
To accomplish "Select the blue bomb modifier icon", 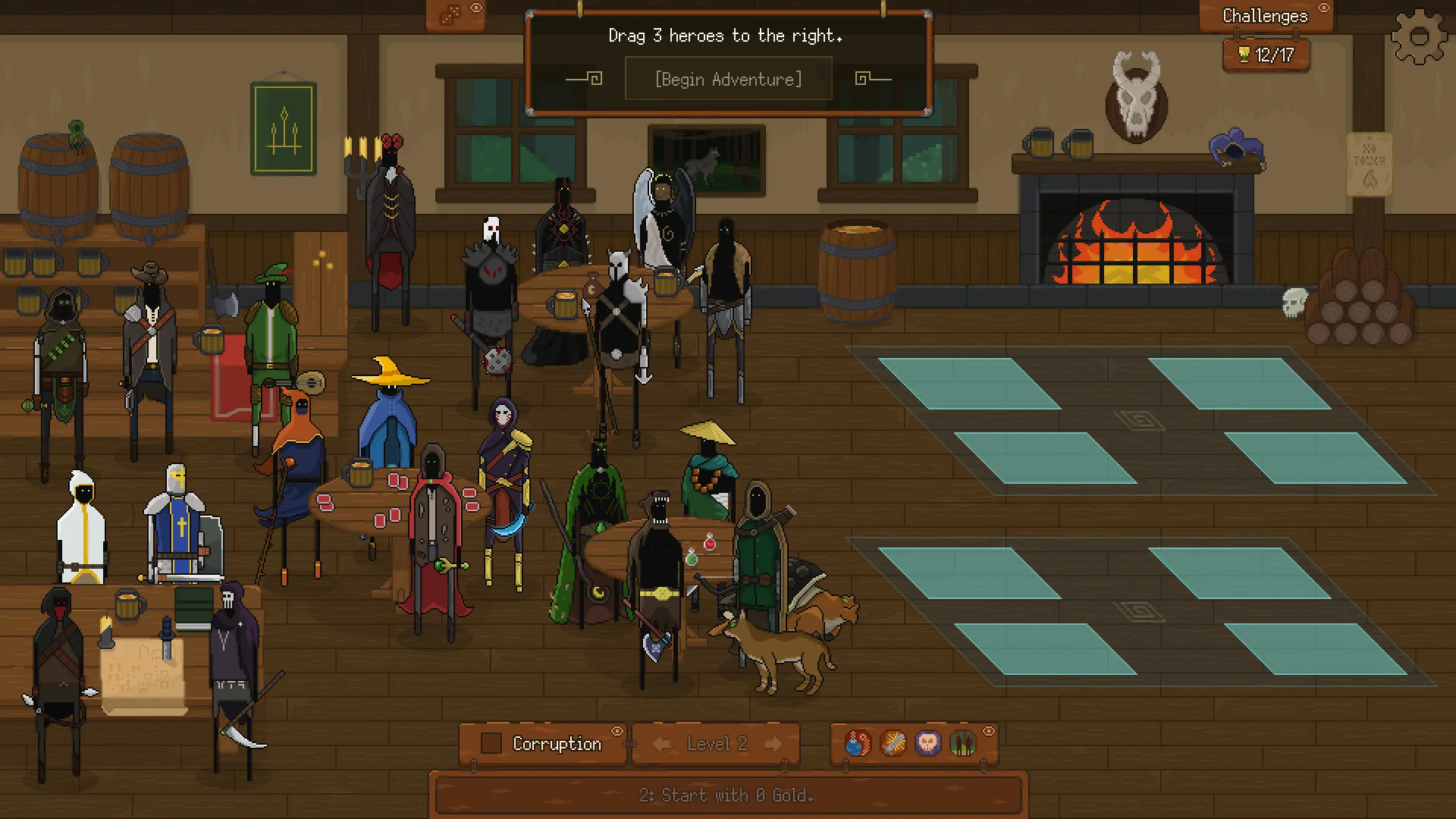I will [858, 743].
